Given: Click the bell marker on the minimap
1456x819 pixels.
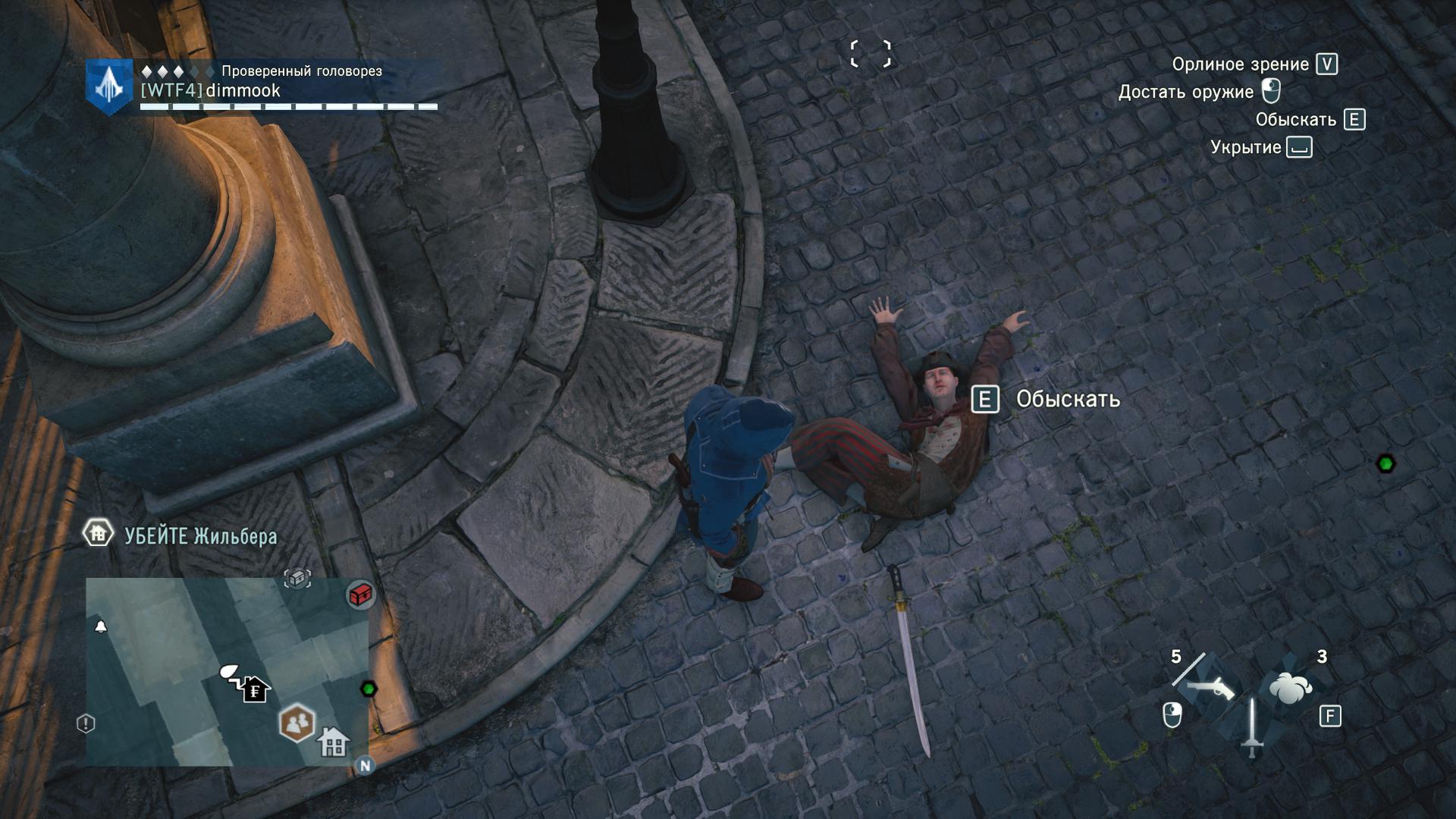Looking at the screenshot, I should click(100, 626).
